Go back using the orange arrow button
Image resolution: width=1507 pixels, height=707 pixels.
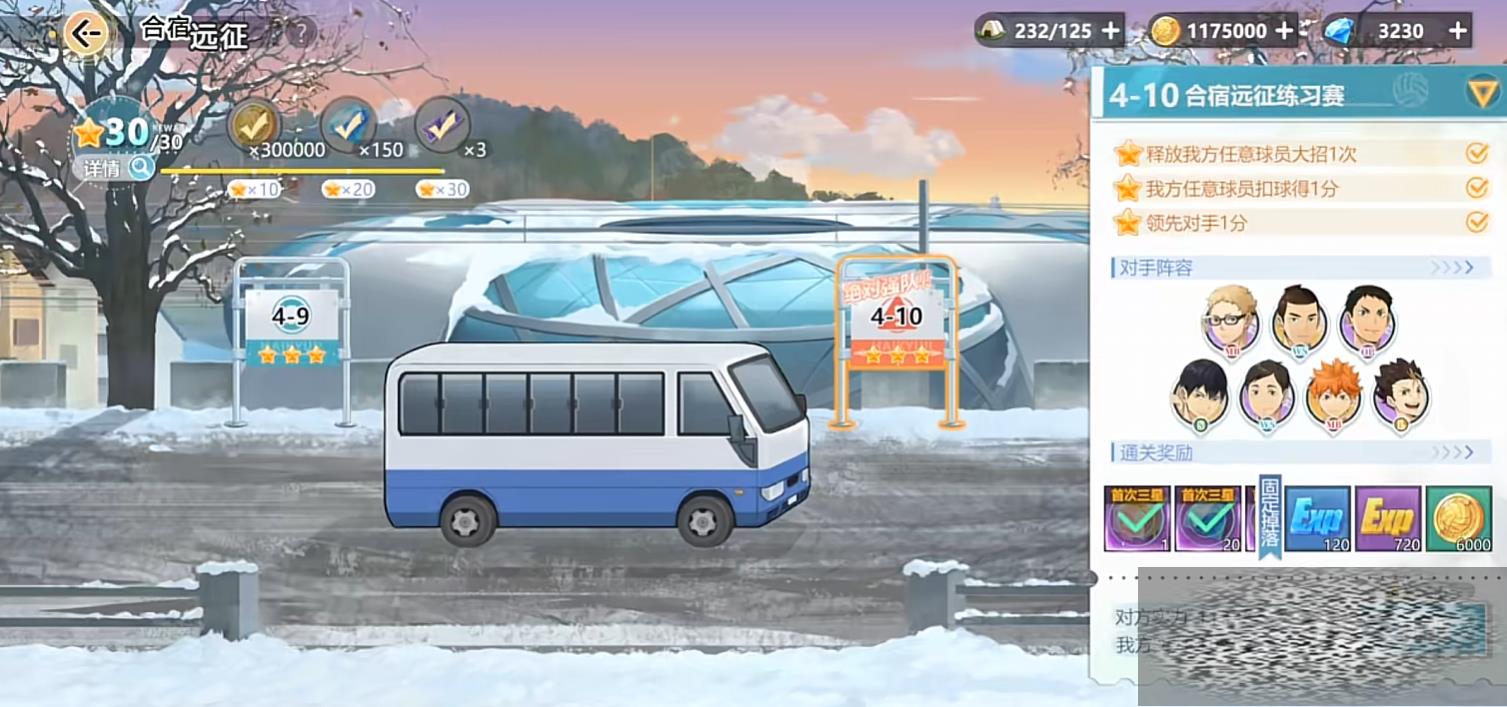(x=87, y=34)
